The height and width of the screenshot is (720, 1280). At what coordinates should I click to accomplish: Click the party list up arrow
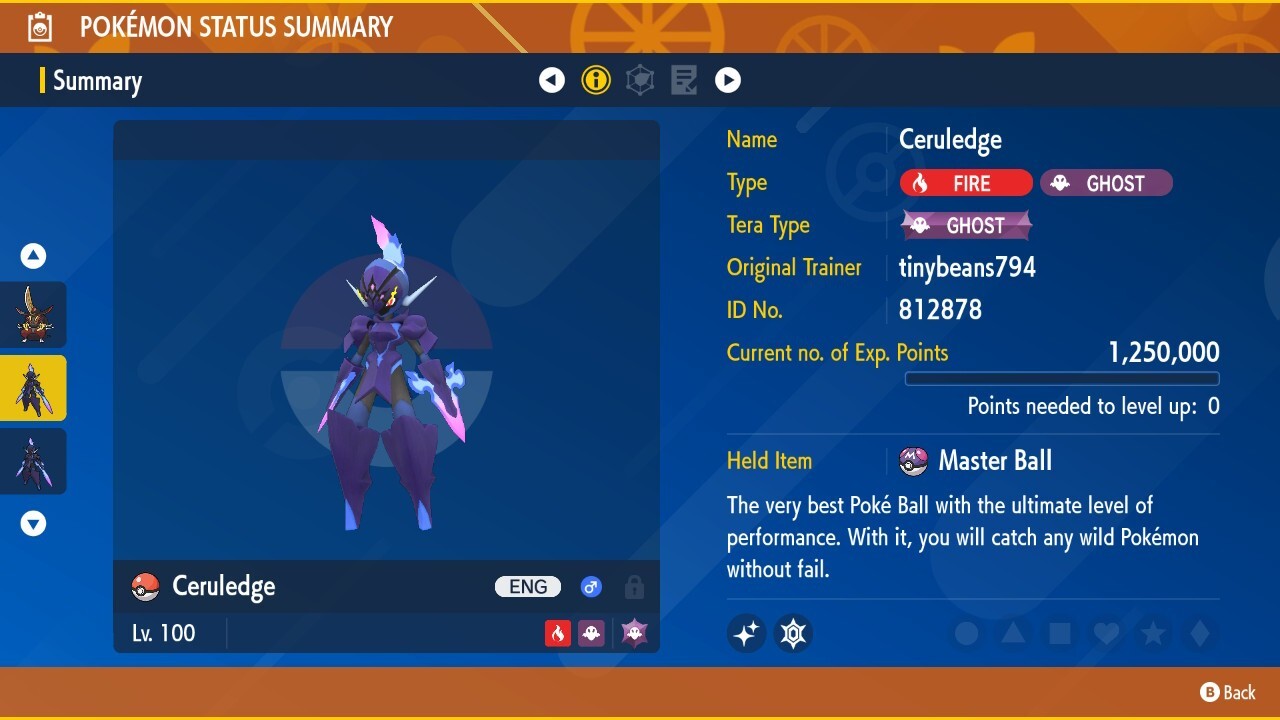34,257
